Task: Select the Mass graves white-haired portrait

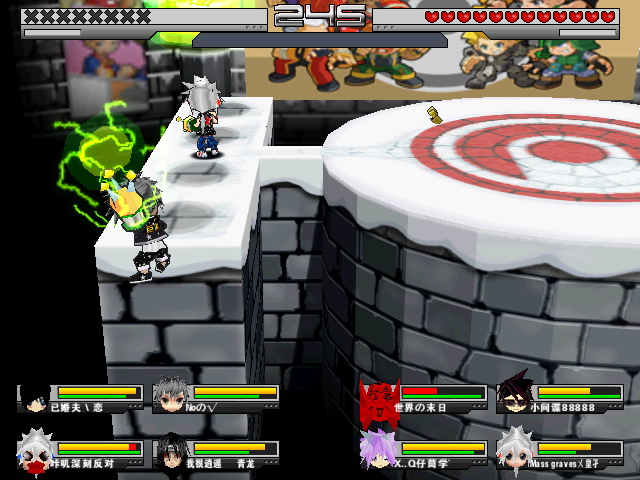Action: 514,451
